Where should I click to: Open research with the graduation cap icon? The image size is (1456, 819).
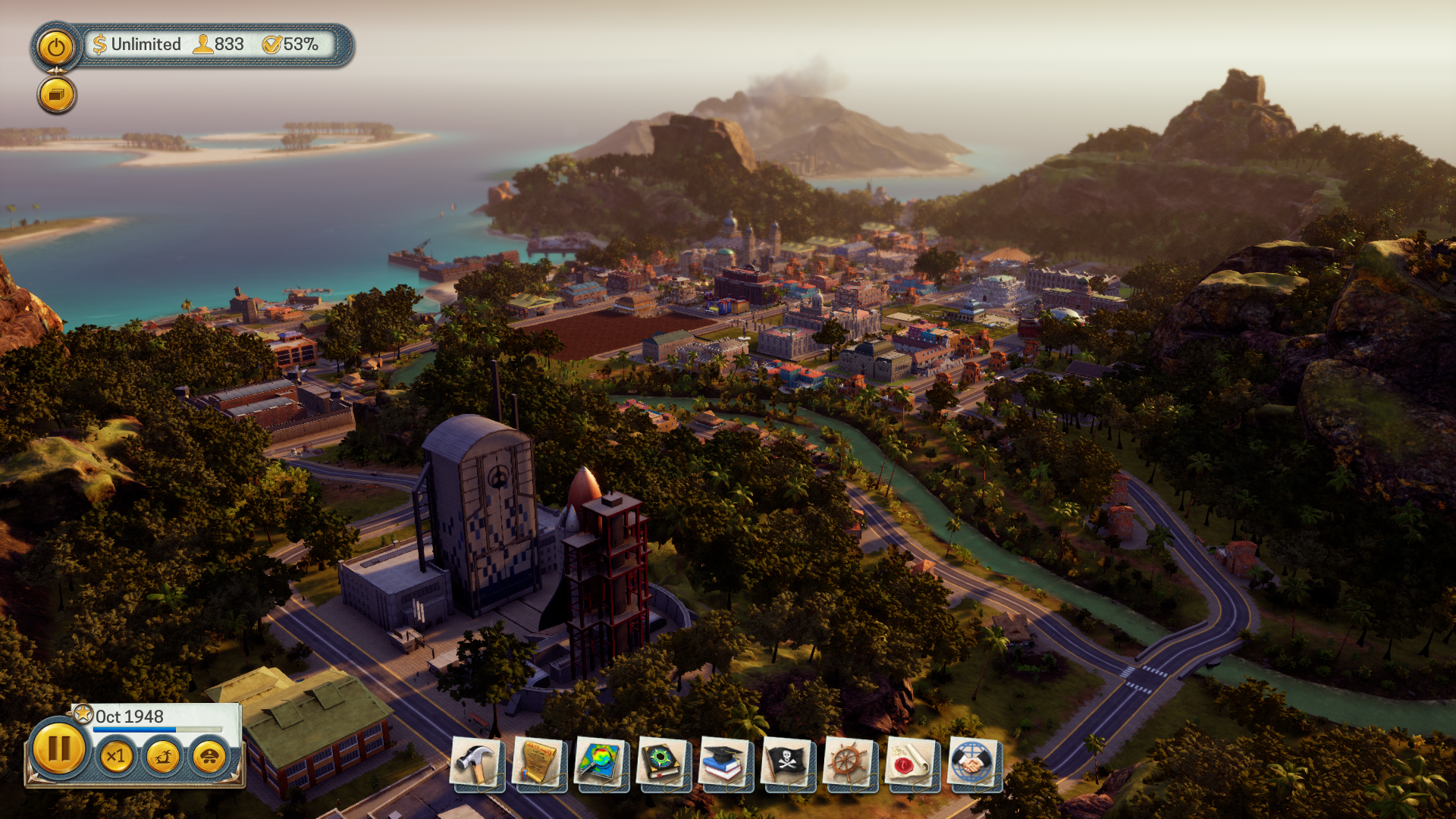[725, 764]
